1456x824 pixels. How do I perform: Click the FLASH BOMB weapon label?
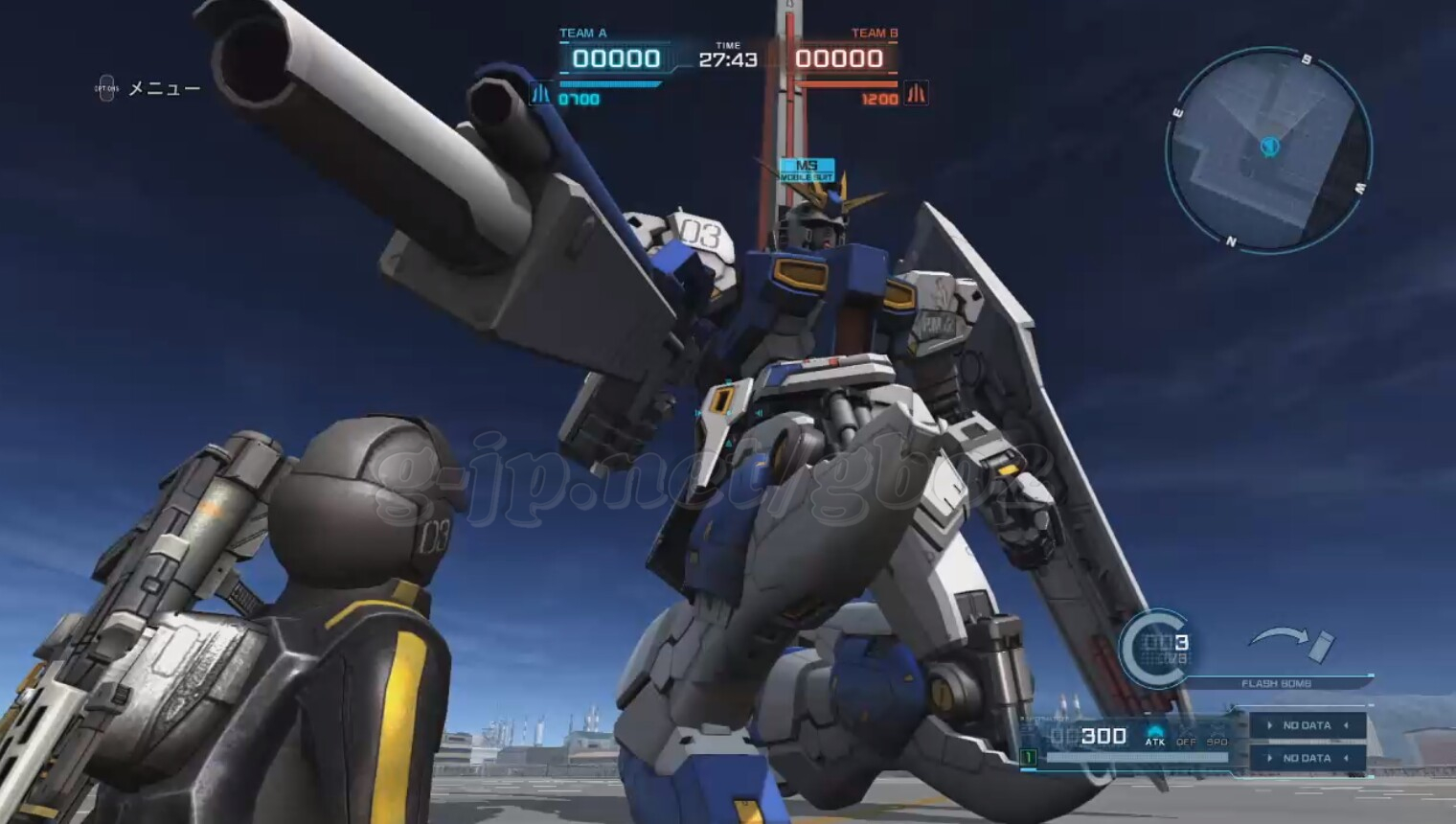(x=1276, y=683)
